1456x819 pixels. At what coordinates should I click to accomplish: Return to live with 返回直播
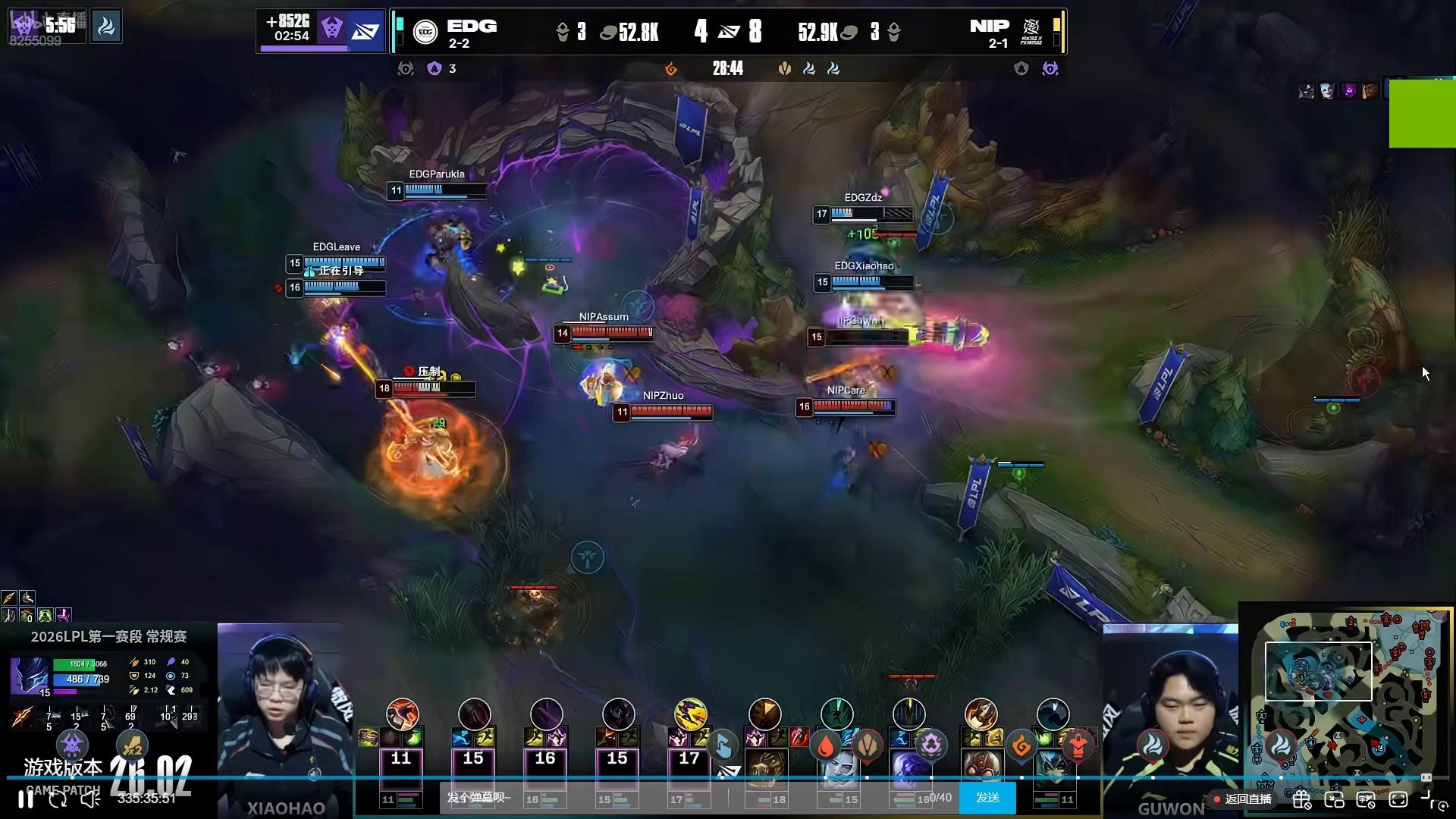pos(1243,799)
